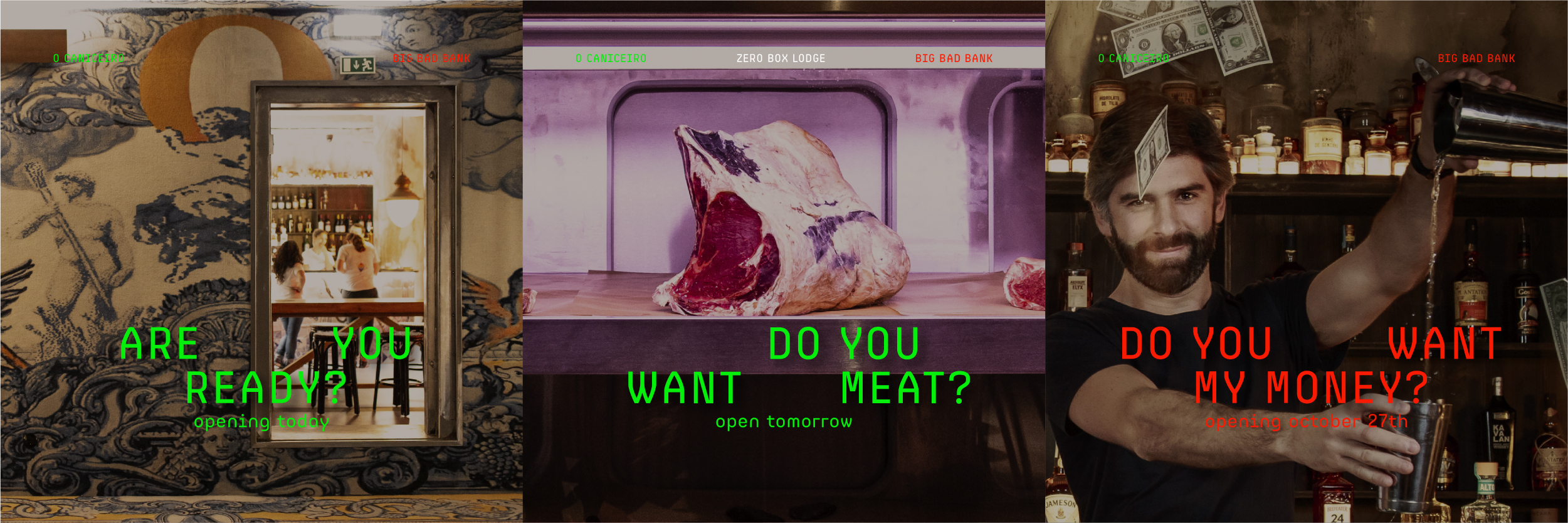
Task: Open the Zero Box Lodge link
Action: tap(781, 58)
